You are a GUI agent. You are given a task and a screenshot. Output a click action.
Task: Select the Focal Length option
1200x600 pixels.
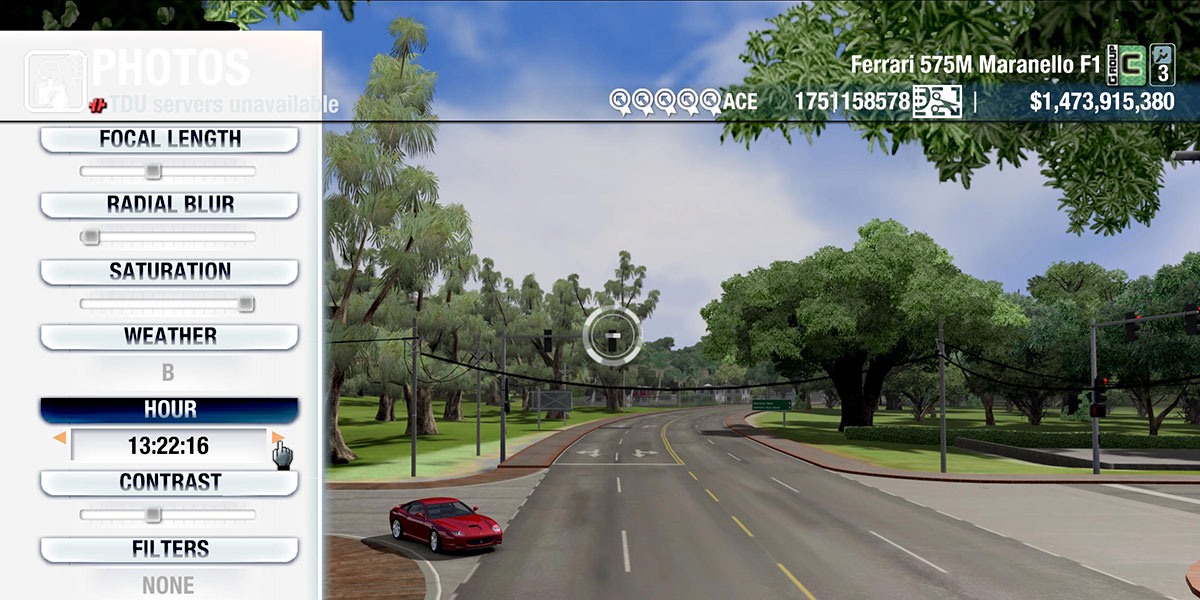click(169, 140)
